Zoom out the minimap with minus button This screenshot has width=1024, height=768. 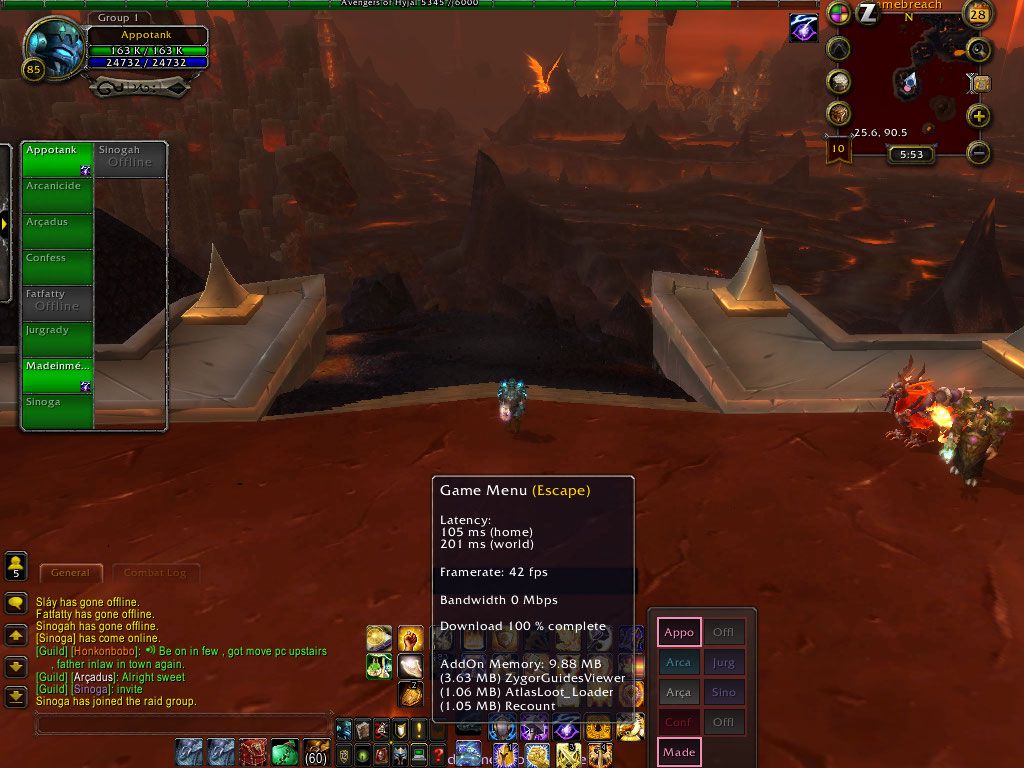pos(978,152)
